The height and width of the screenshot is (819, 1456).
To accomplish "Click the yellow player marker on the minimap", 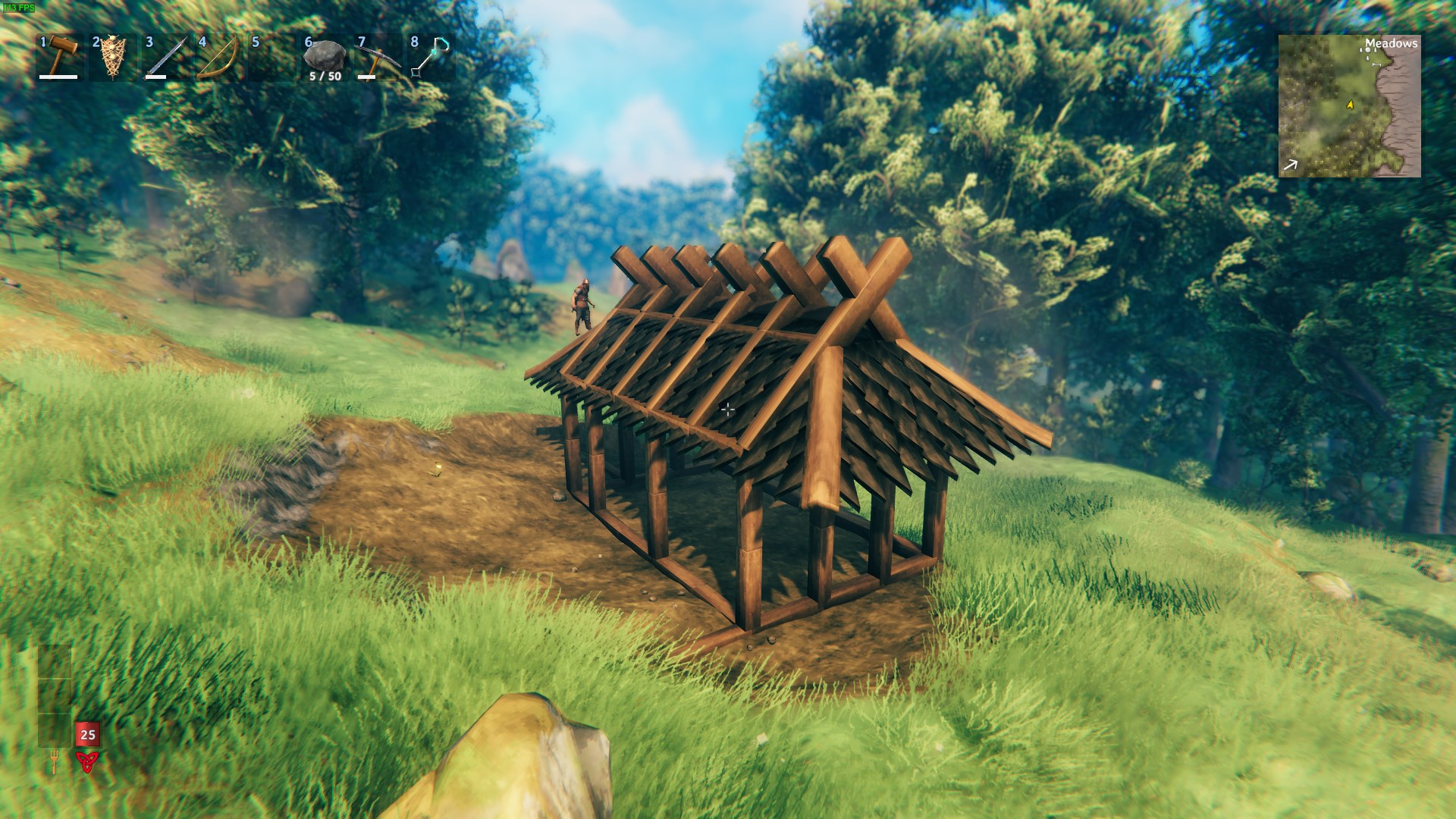I will pos(1350,105).
